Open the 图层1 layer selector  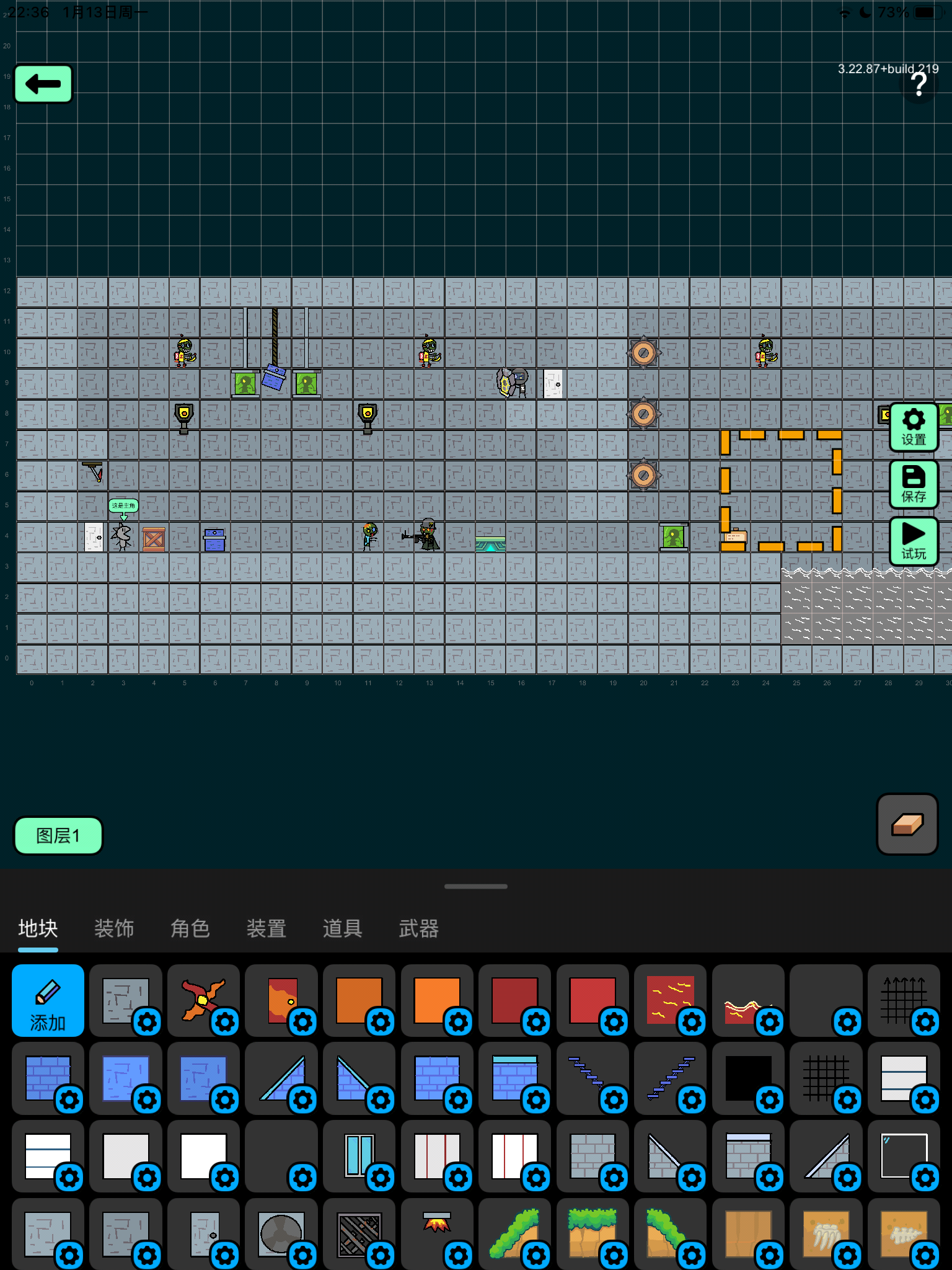(58, 835)
